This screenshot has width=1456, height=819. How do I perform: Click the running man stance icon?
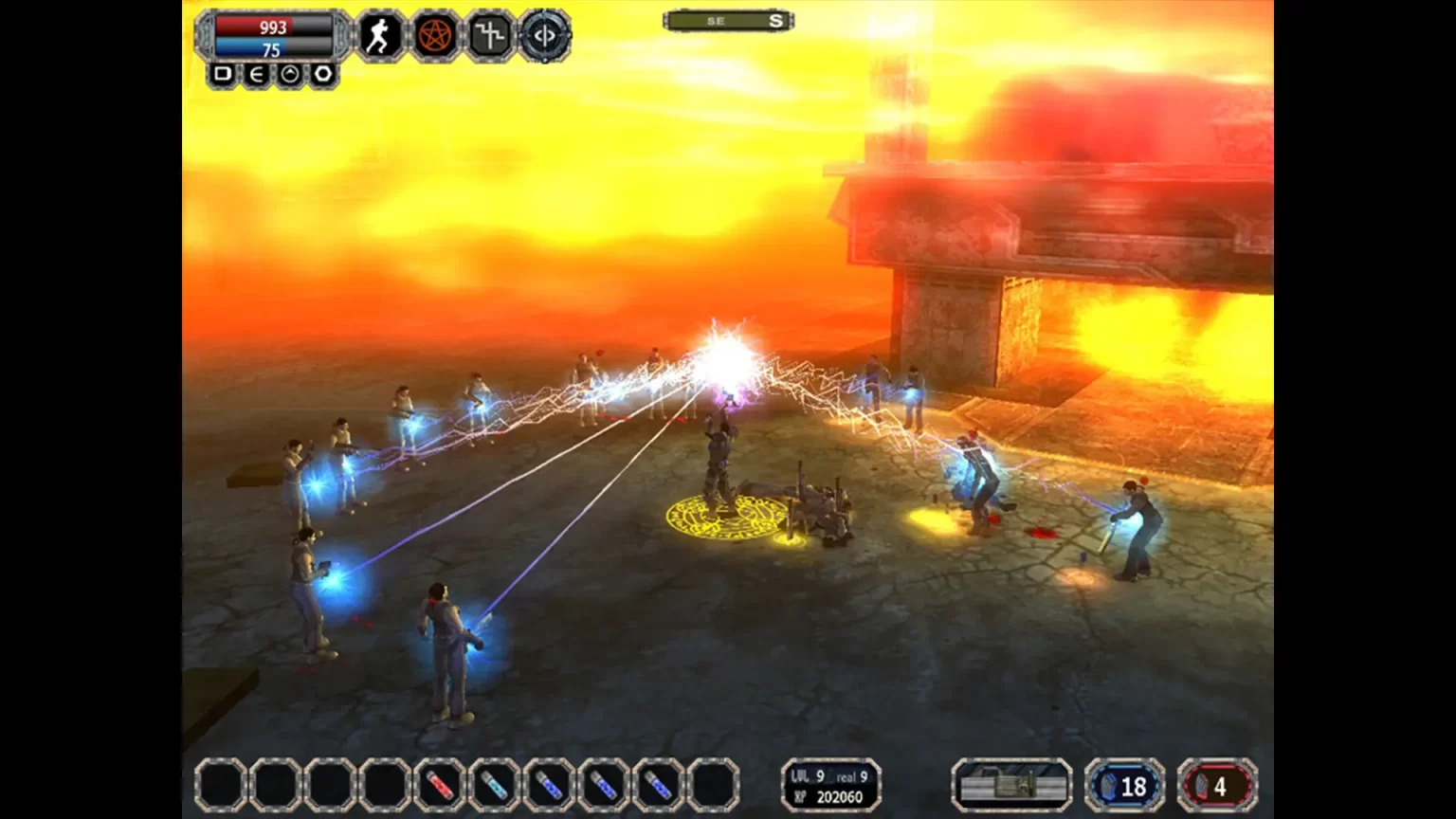click(379, 36)
